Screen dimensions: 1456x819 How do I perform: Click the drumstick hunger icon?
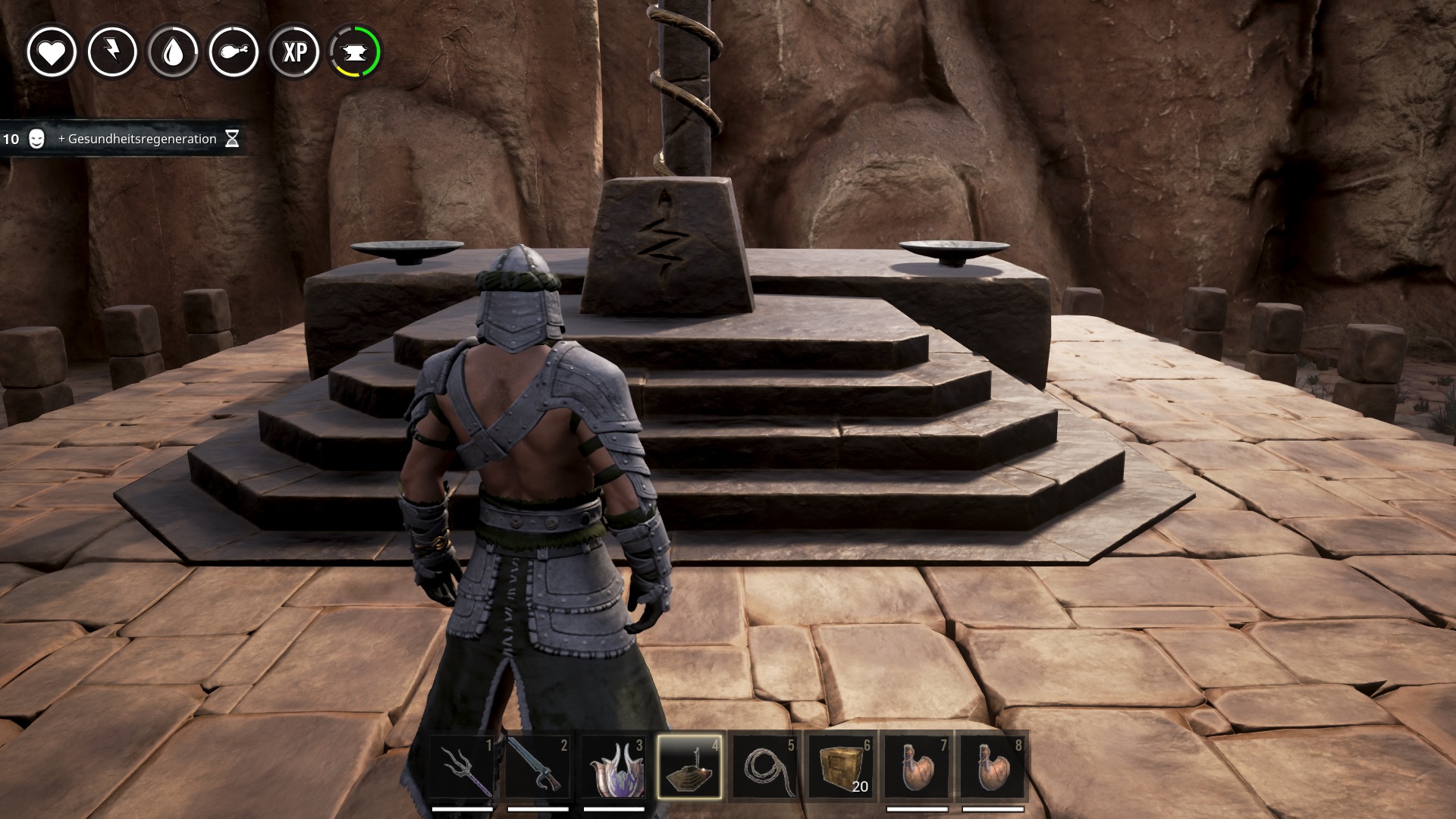tap(234, 52)
